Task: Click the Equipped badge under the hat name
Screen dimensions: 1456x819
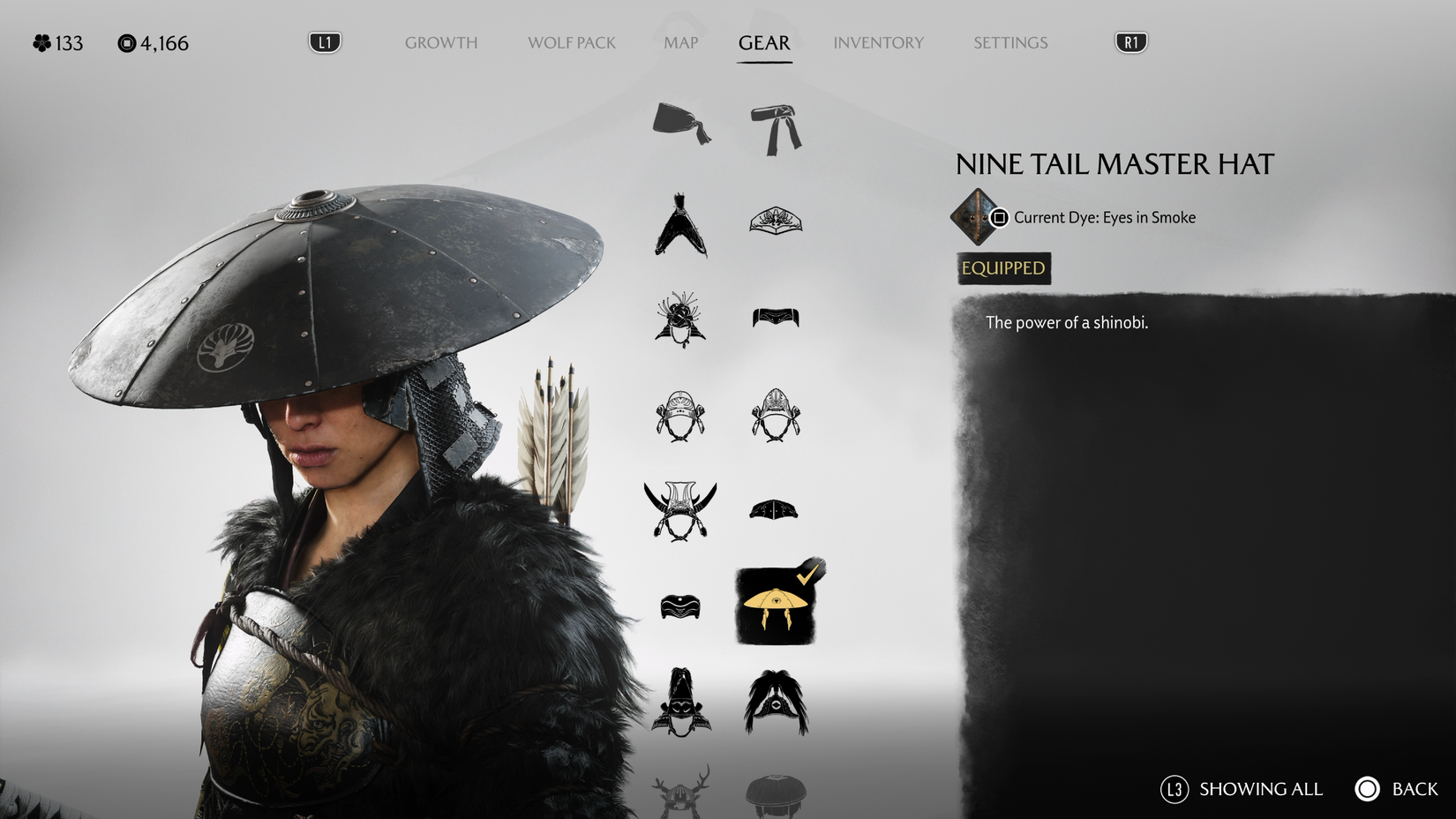Action: [x=1002, y=269]
